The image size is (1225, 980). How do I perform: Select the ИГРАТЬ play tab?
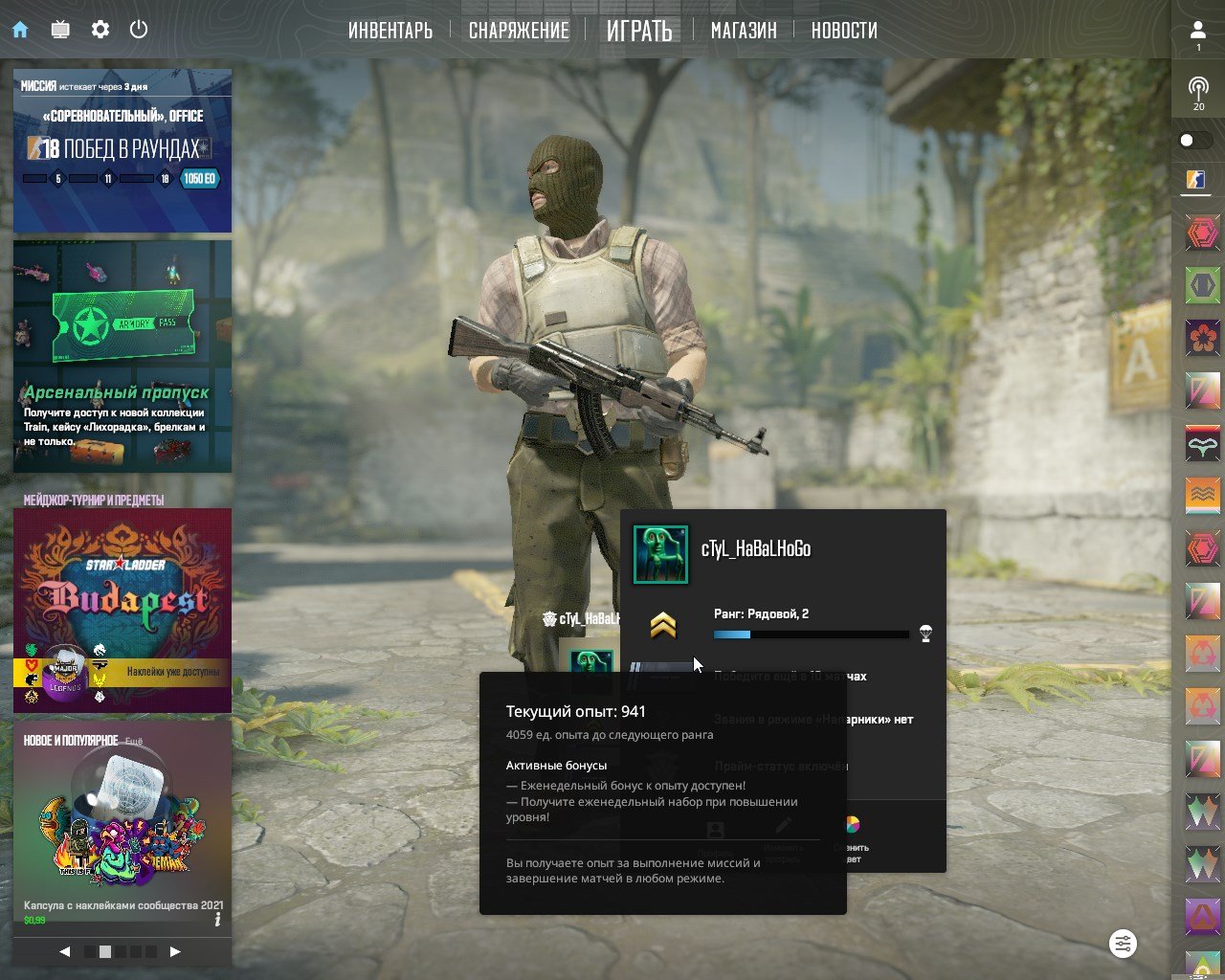(639, 31)
